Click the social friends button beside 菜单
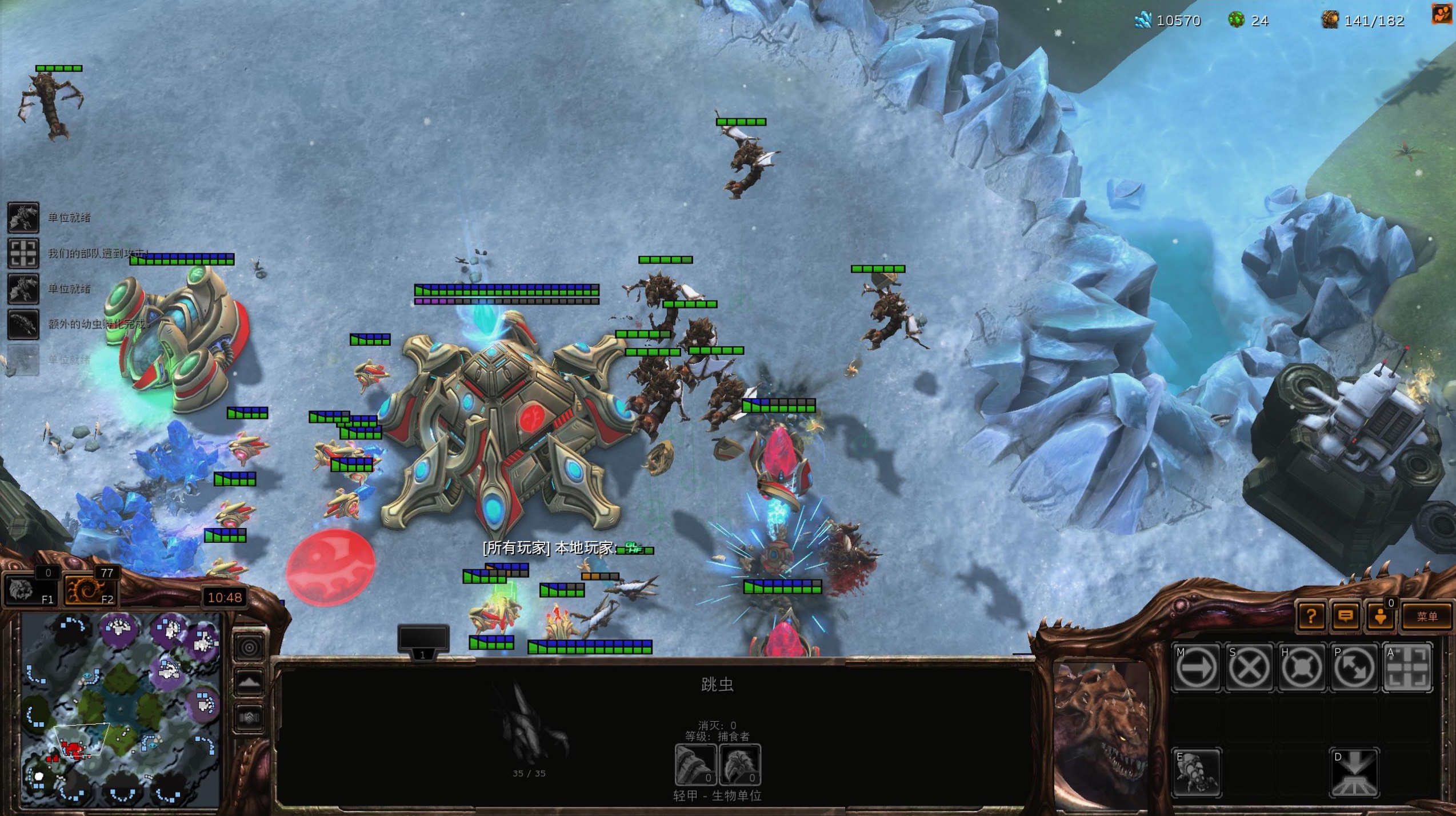1456x816 pixels. pos(1381,617)
